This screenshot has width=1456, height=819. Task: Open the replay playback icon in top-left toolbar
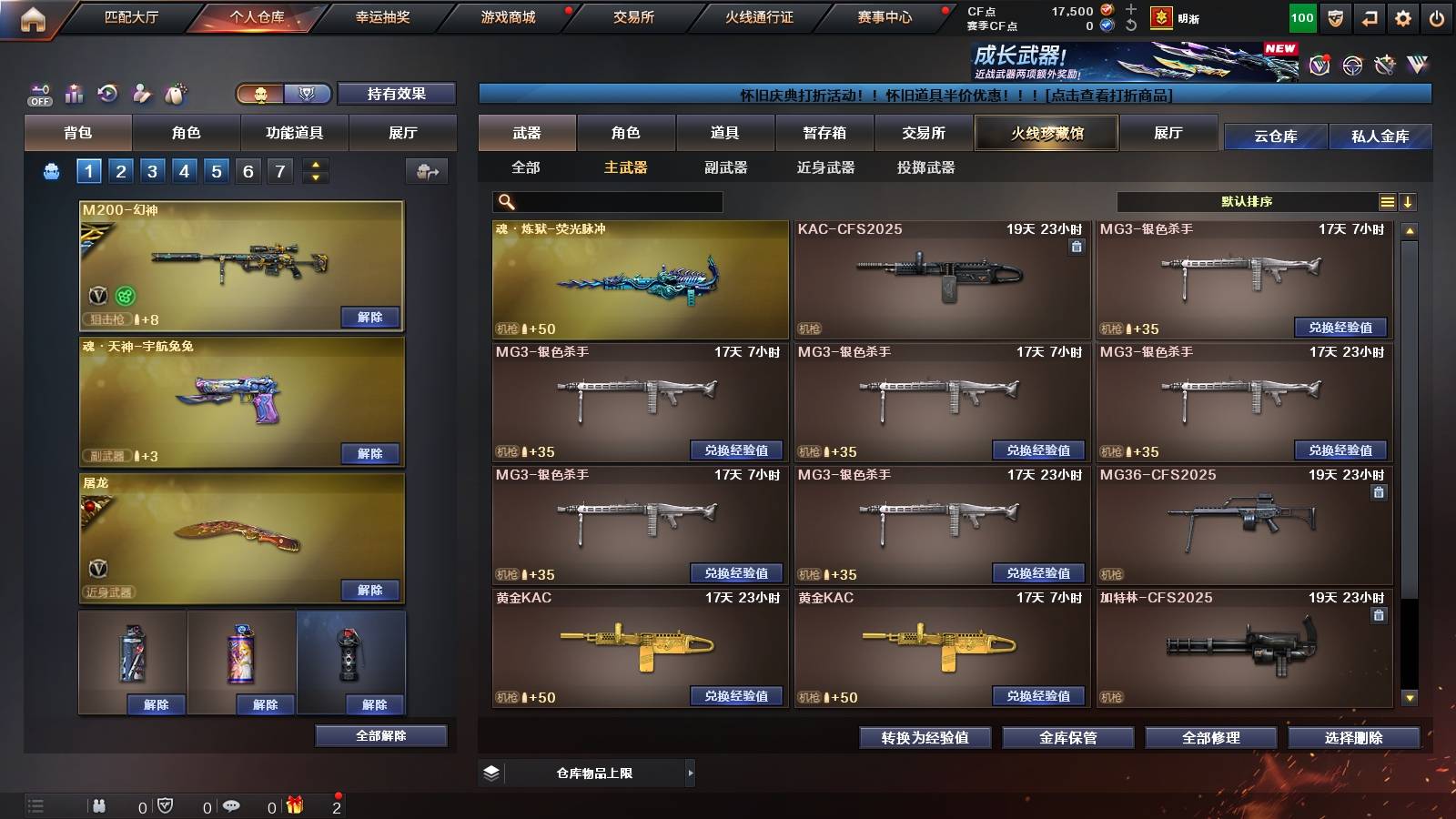pos(107,92)
